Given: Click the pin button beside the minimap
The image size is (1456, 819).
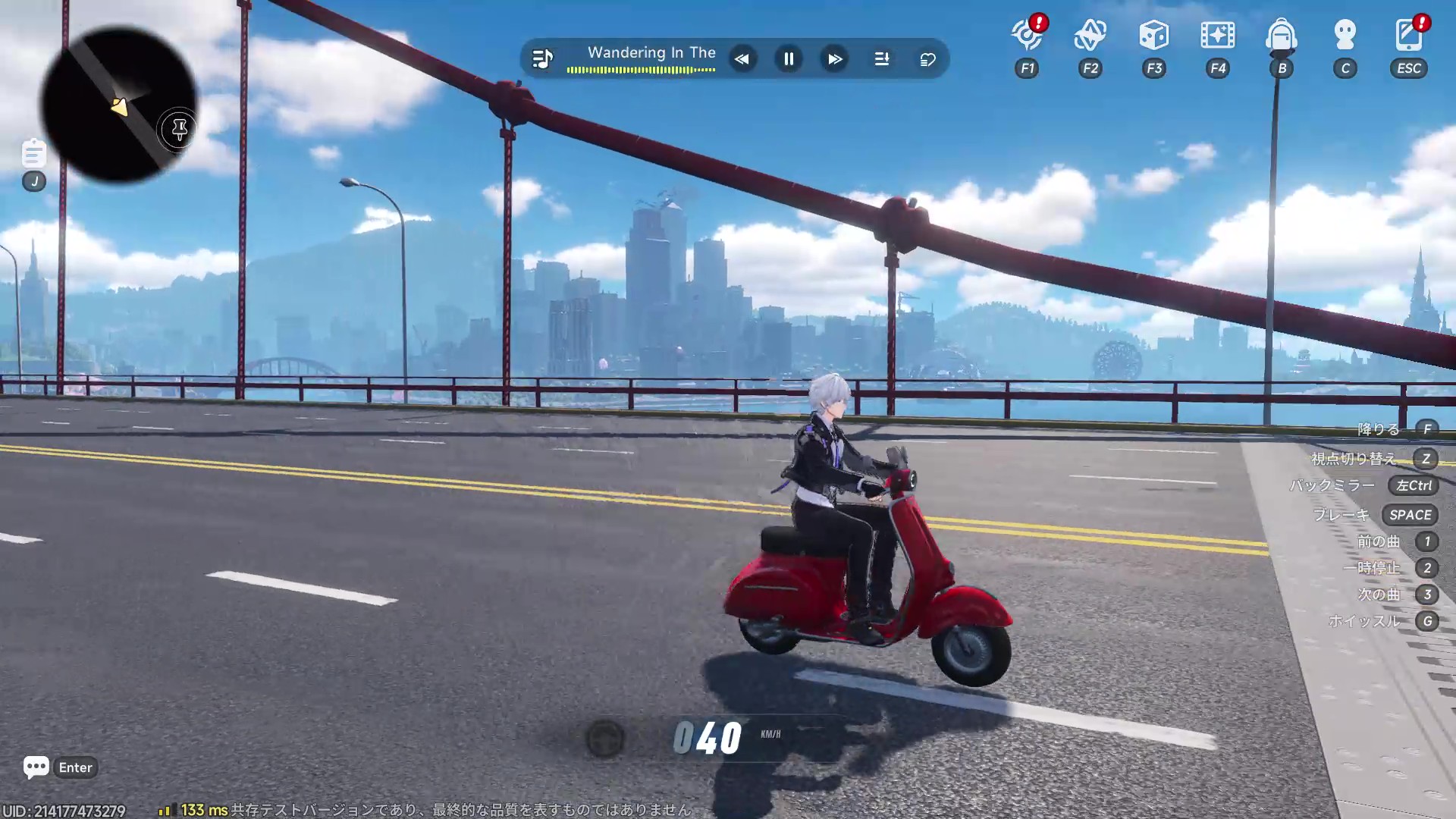Looking at the screenshot, I should pos(179,130).
